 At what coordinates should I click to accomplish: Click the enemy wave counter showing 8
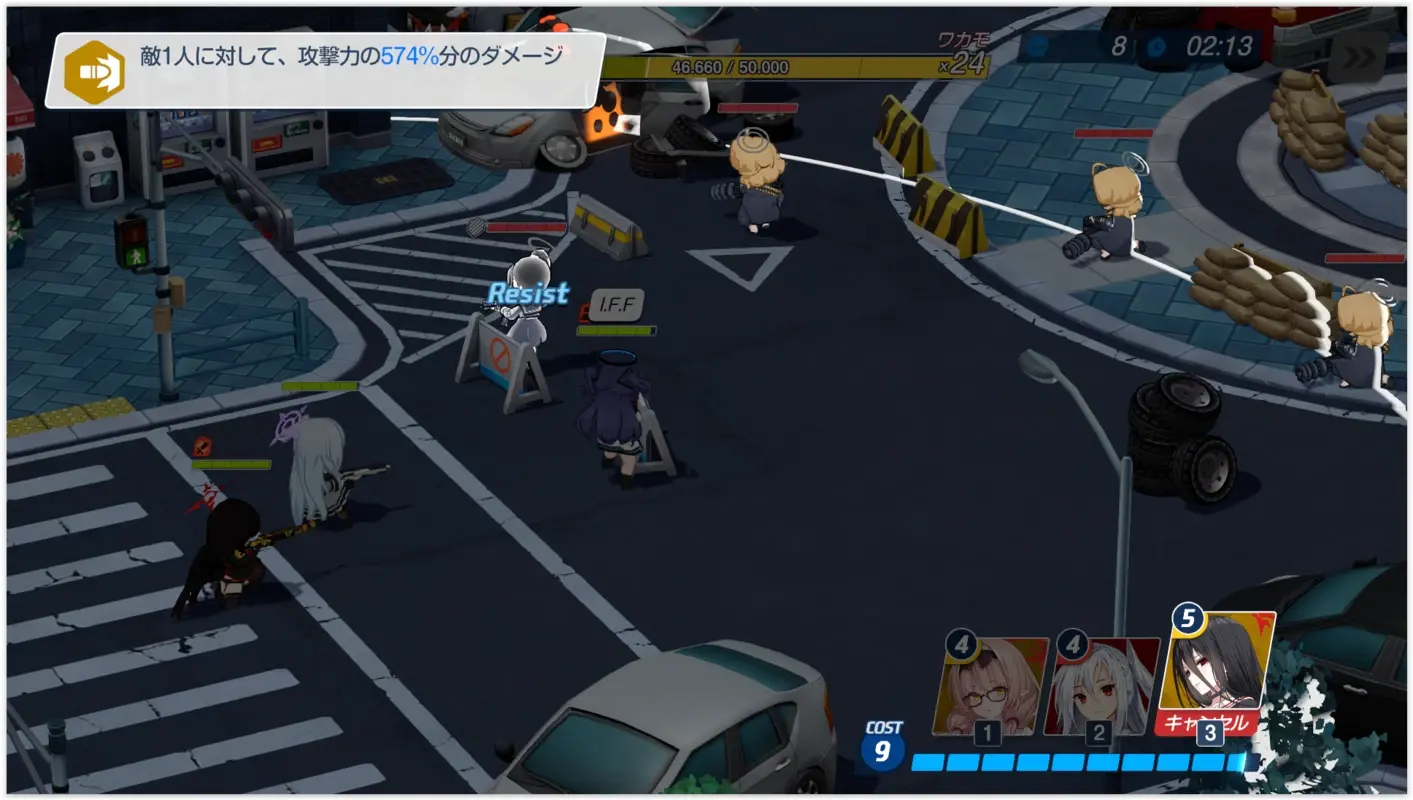pos(1120,44)
